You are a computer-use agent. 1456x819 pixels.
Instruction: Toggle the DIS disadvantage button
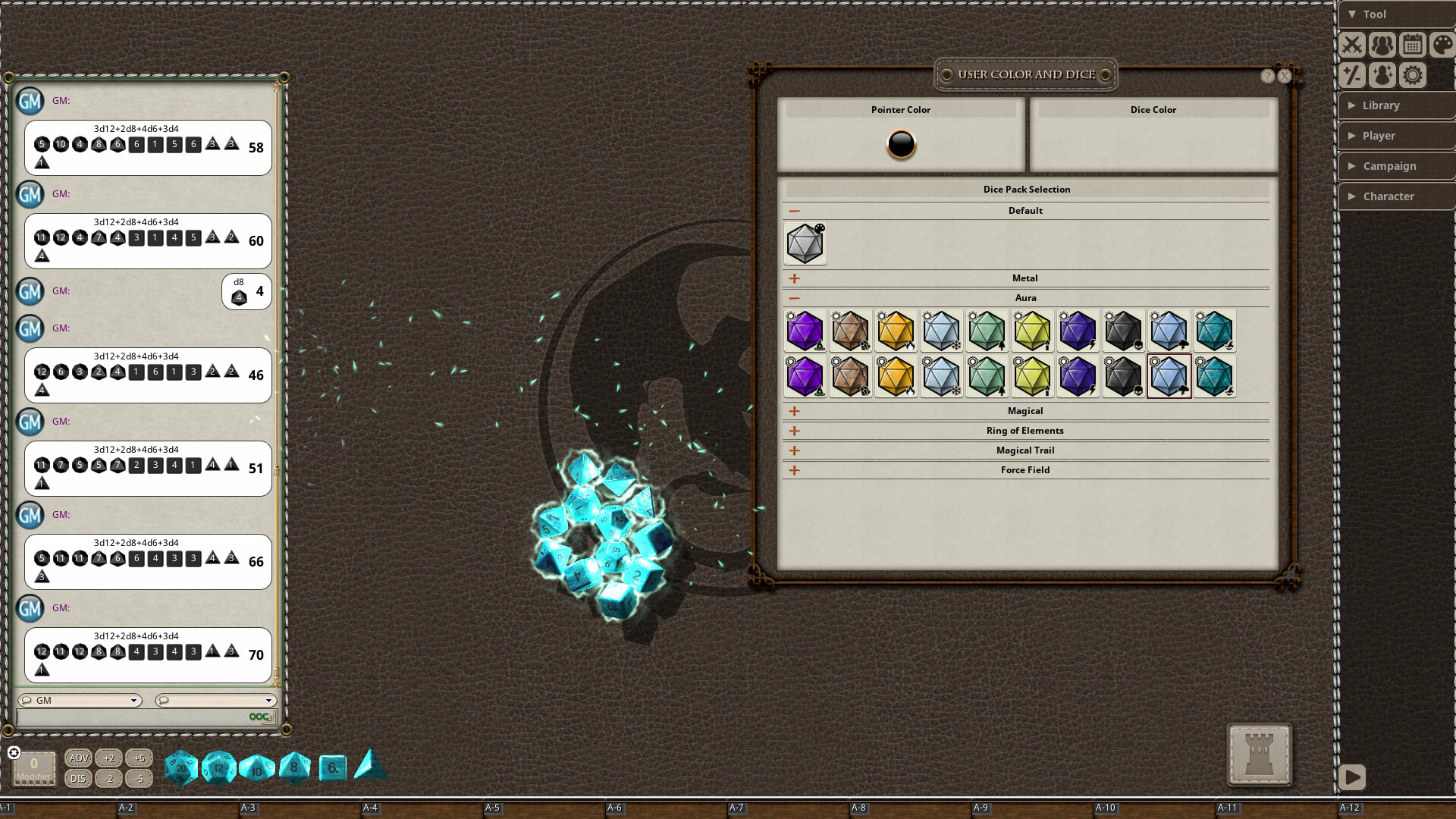(78, 779)
